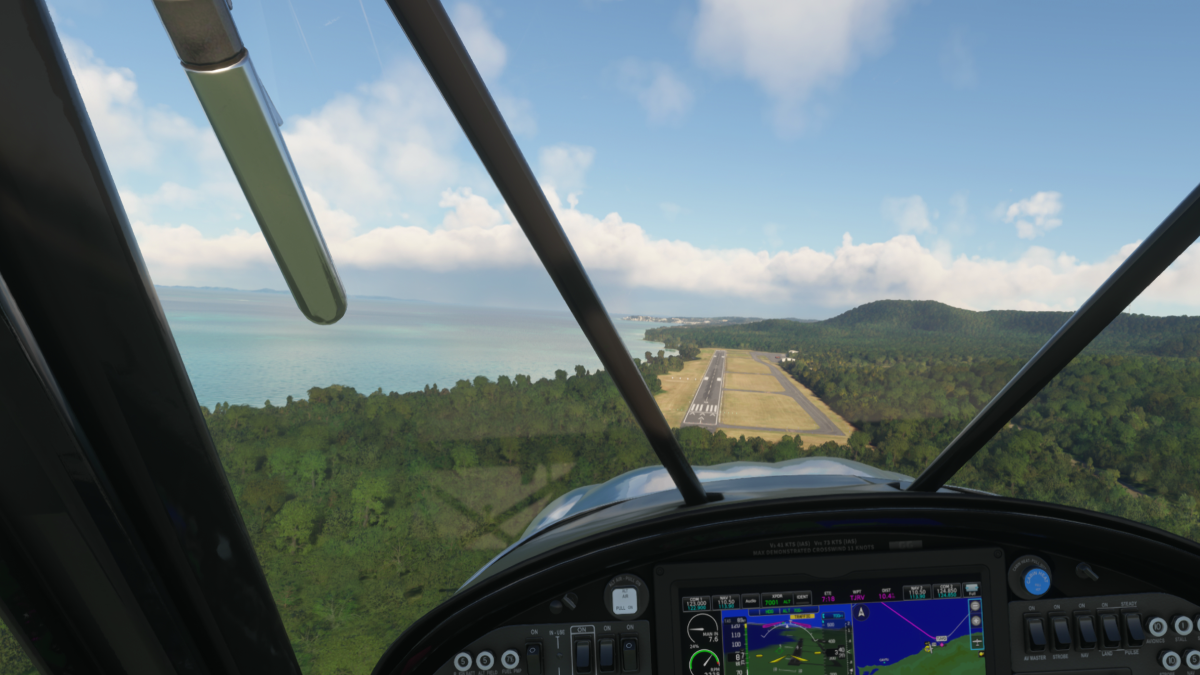Toggle the AV MASTER switch
The image size is (1200, 675).
pyautogui.click(x=1036, y=632)
